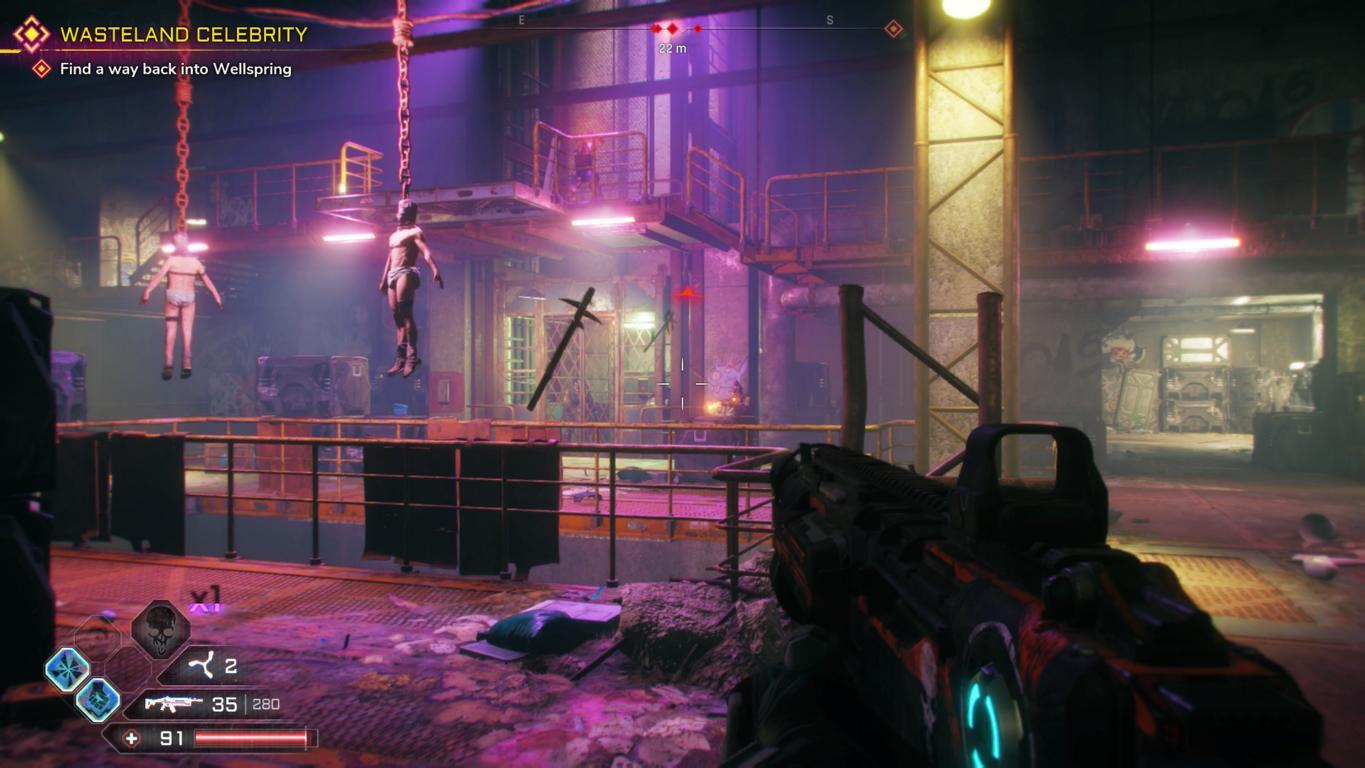This screenshot has width=1365, height=768.
Task: Click the Wasteland Celebrity mission diamond icon
Action: click(x=31, y=35)
